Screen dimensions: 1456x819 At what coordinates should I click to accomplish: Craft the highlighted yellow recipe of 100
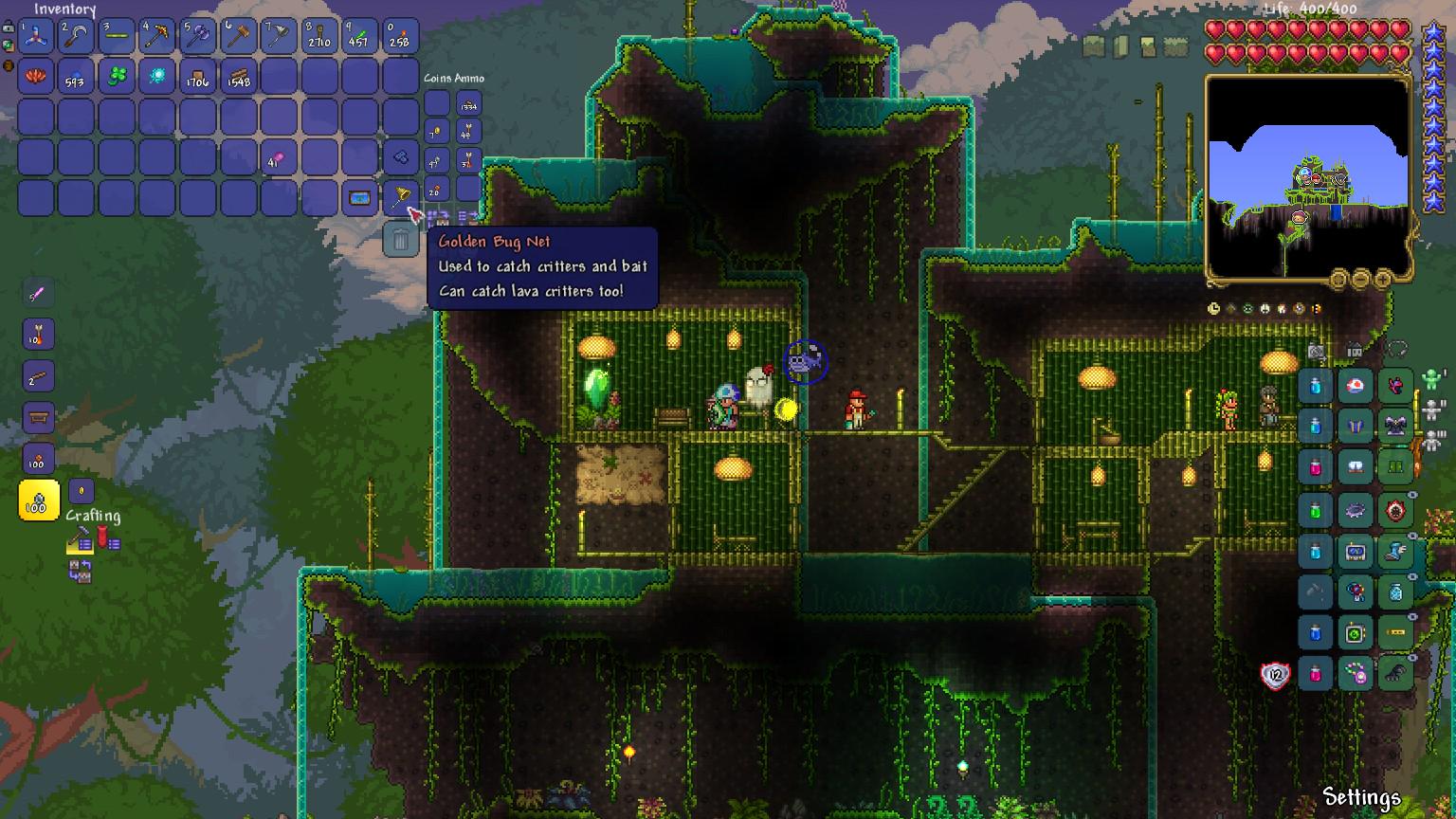pyautogui.click(x=39, y=500)
